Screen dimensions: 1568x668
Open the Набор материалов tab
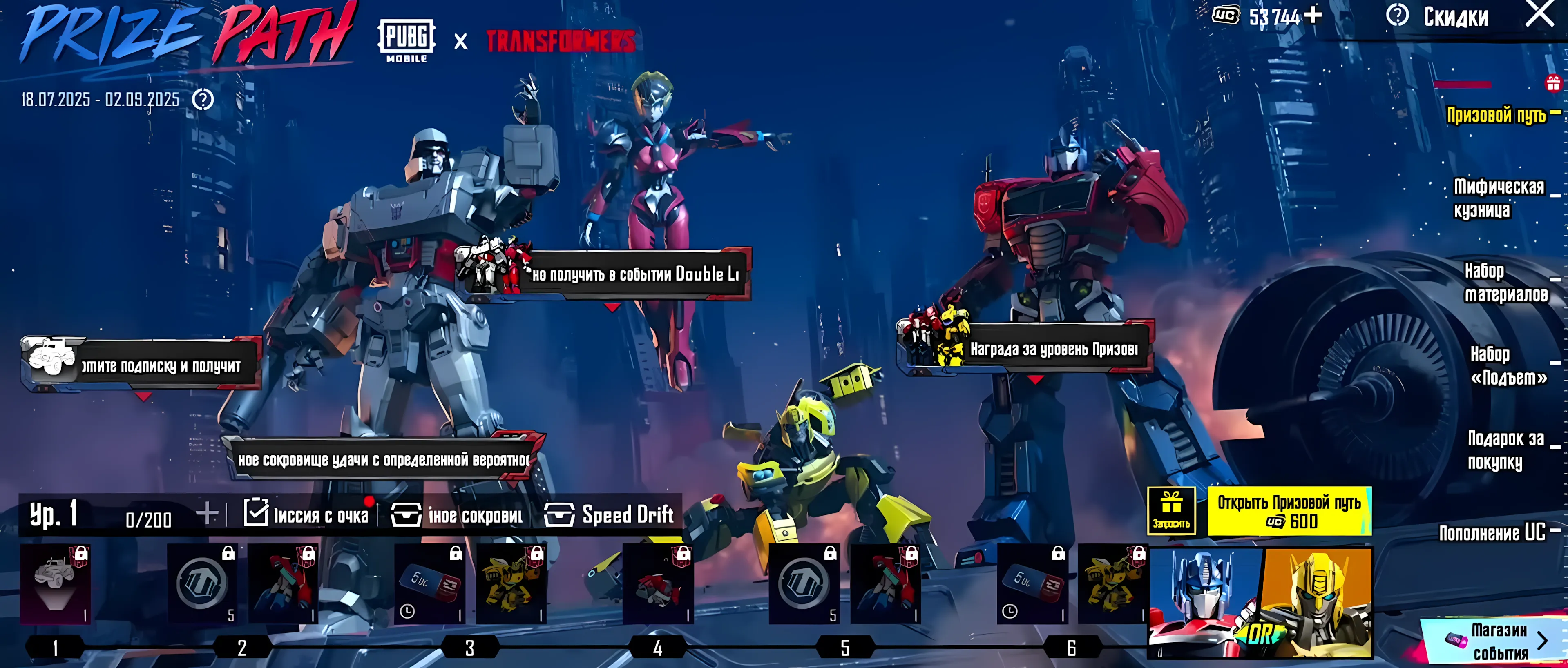click(x=1505, y=282)
